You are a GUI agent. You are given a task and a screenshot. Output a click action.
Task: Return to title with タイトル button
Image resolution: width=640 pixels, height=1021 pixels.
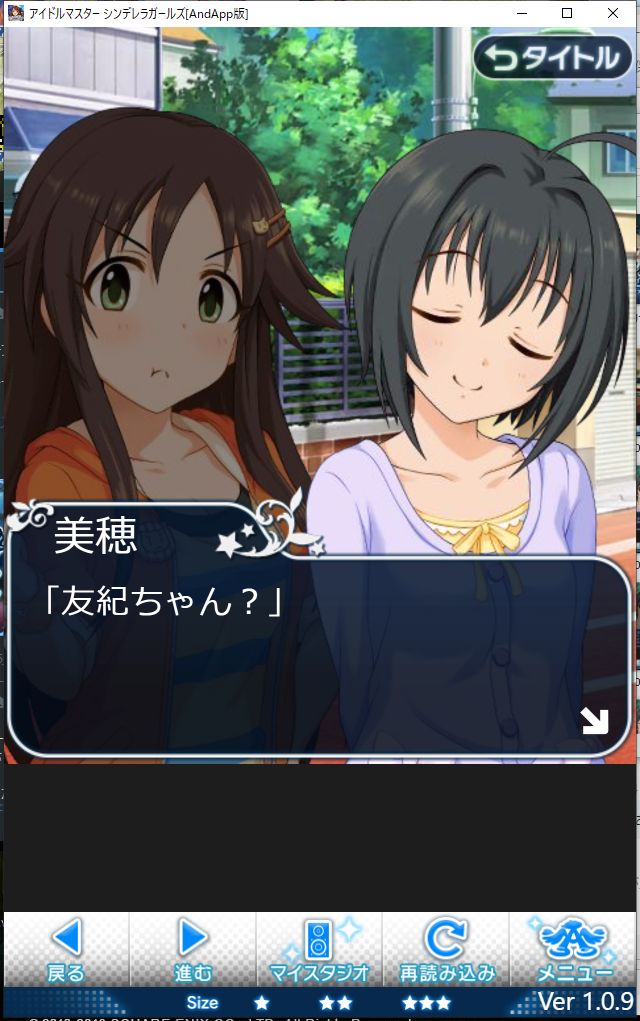553,59
